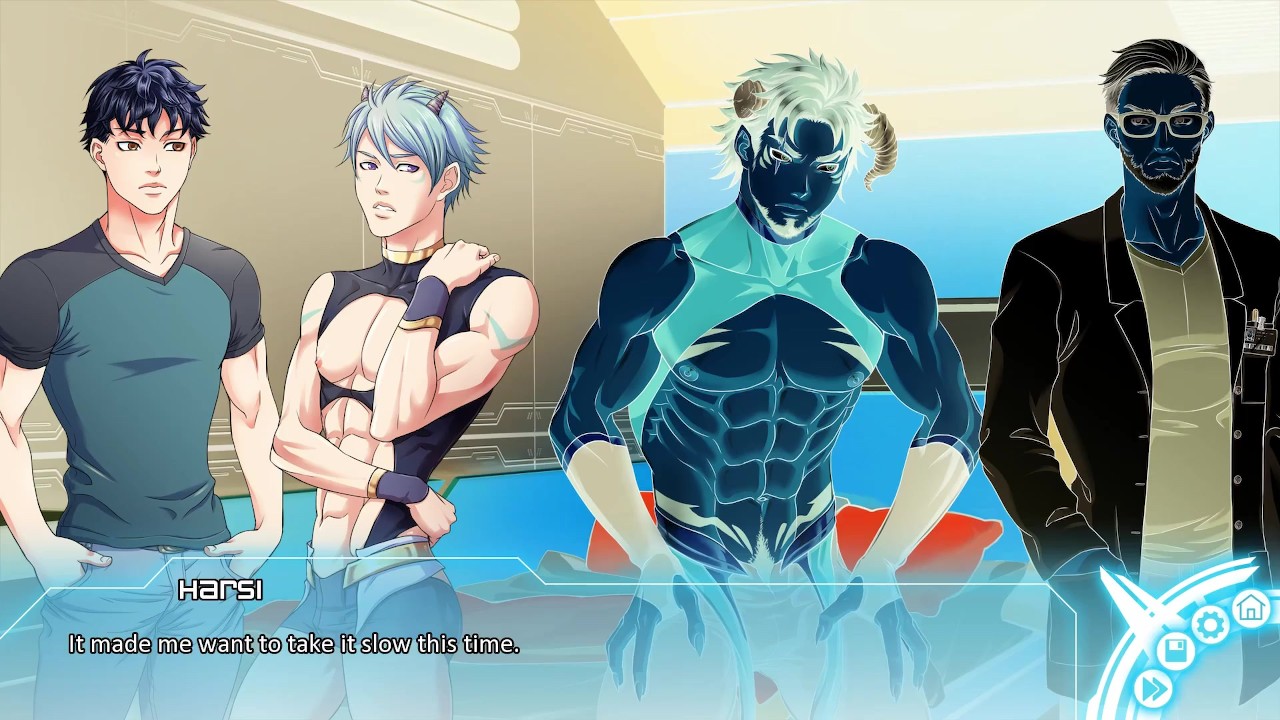The image size is (1280, 720).
Task: Open the home menu icon
Action: [x=1250, y=606]
